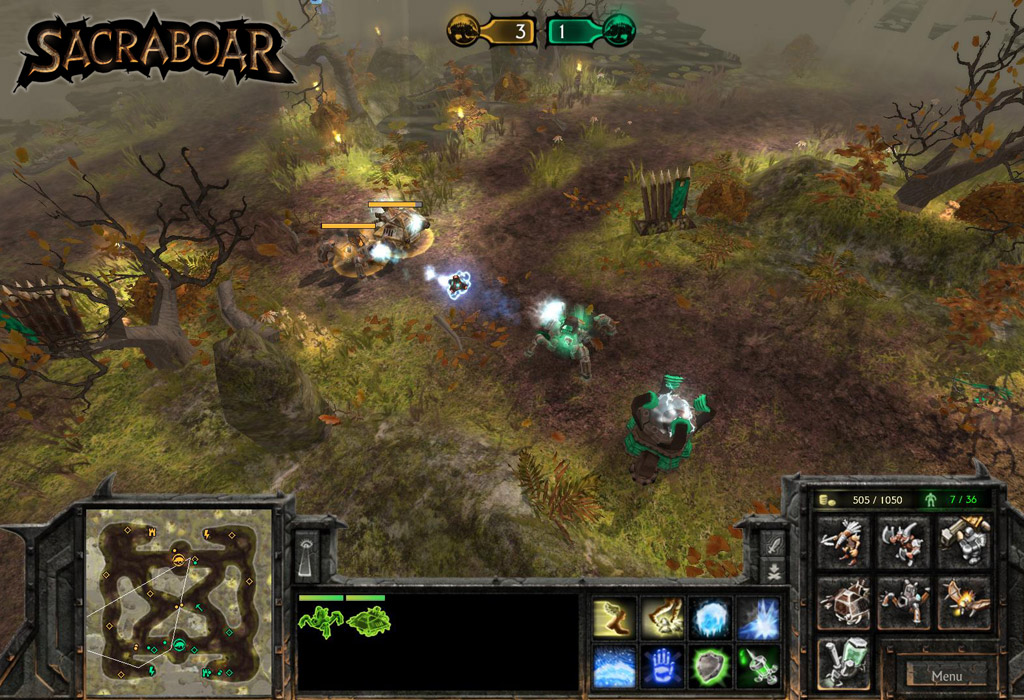
Task: Select the tank unit portrait
Action: [368, 621]
